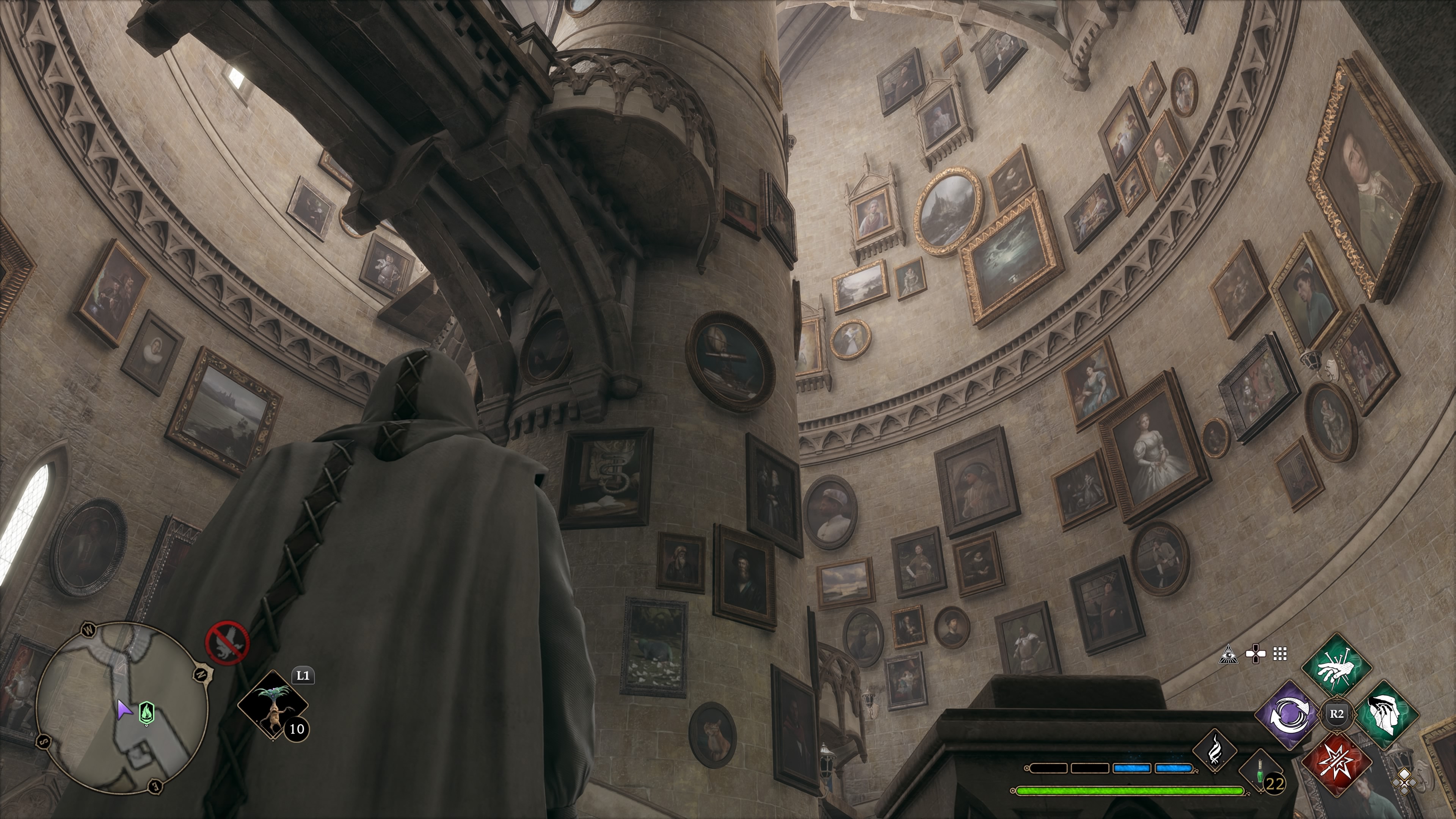Select the green Floo Flame marker on minimap
This screenshot has height=819, width=1456.
146,713
